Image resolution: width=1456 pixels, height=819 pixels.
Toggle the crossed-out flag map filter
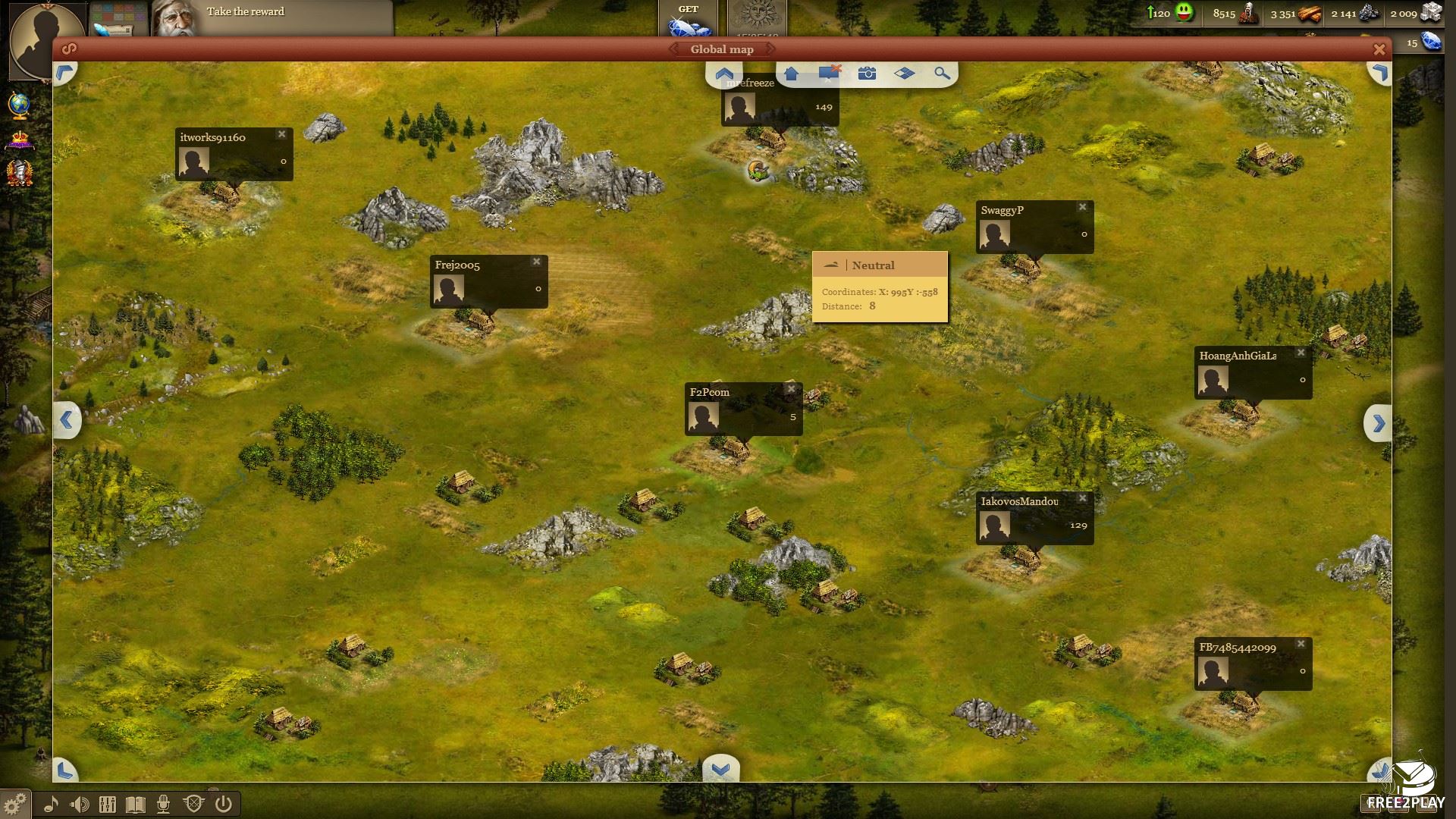coord(829,74)
